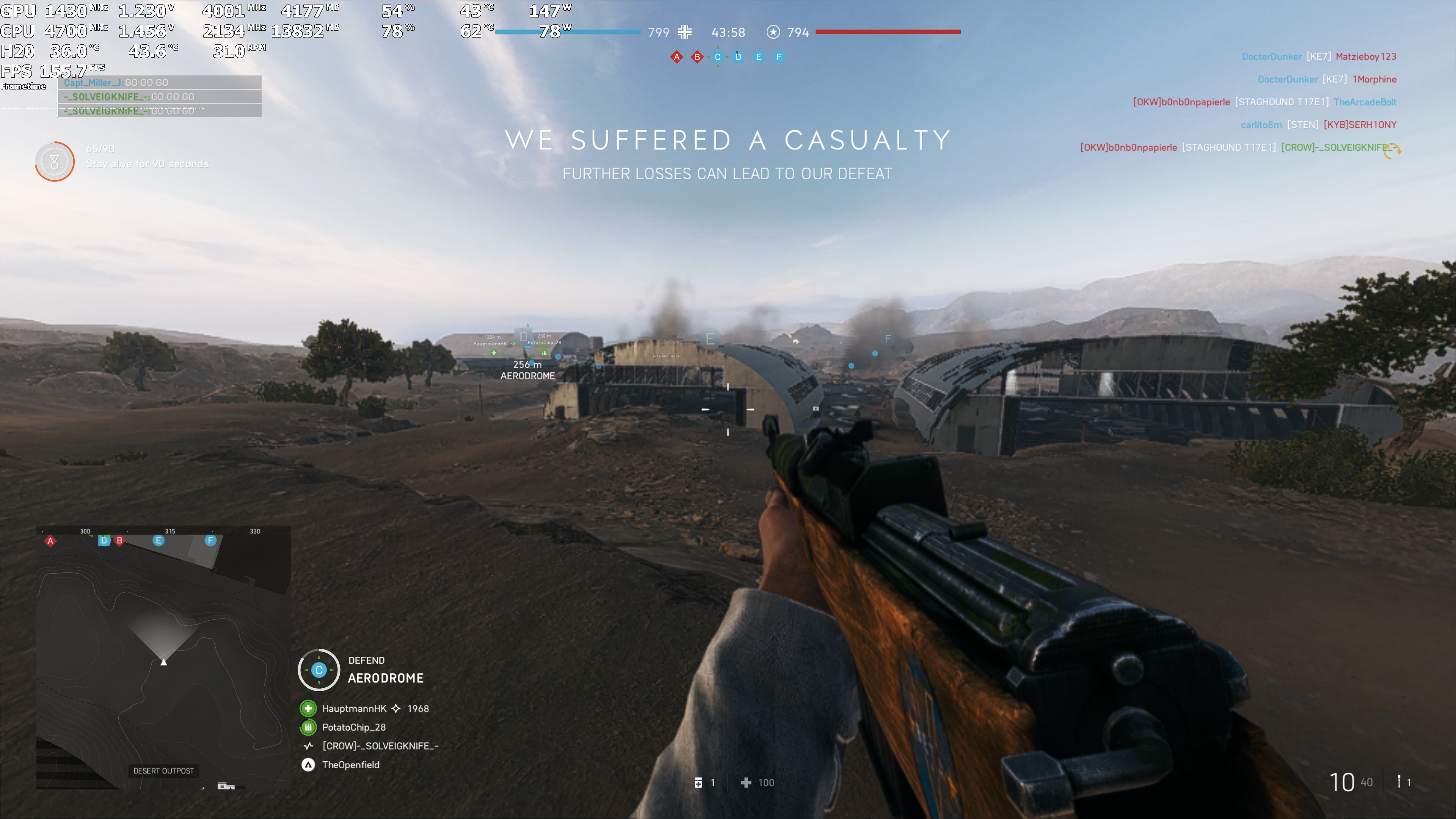Select the medical pouch icon in the ammo bar
The width and height of the screenshot is (1456, 819).
pyautogui.click(x=699, y=783)
